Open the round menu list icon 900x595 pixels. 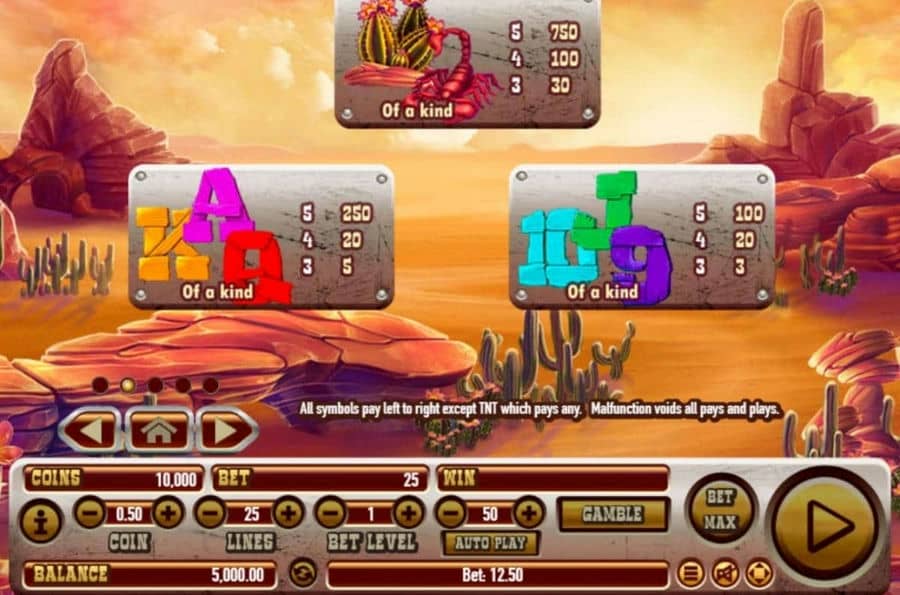(689, 573)
